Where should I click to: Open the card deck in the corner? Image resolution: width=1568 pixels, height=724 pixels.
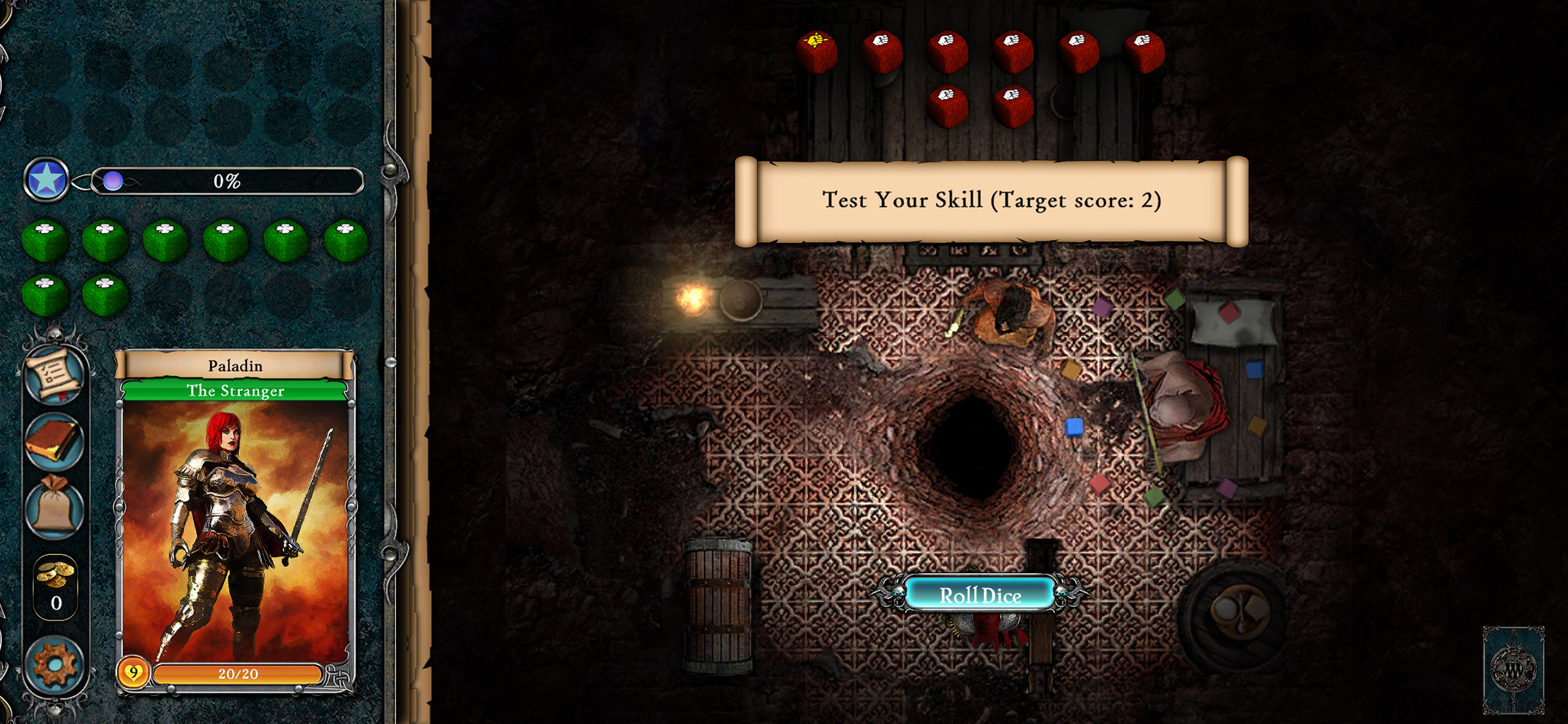click(1513, 669)
